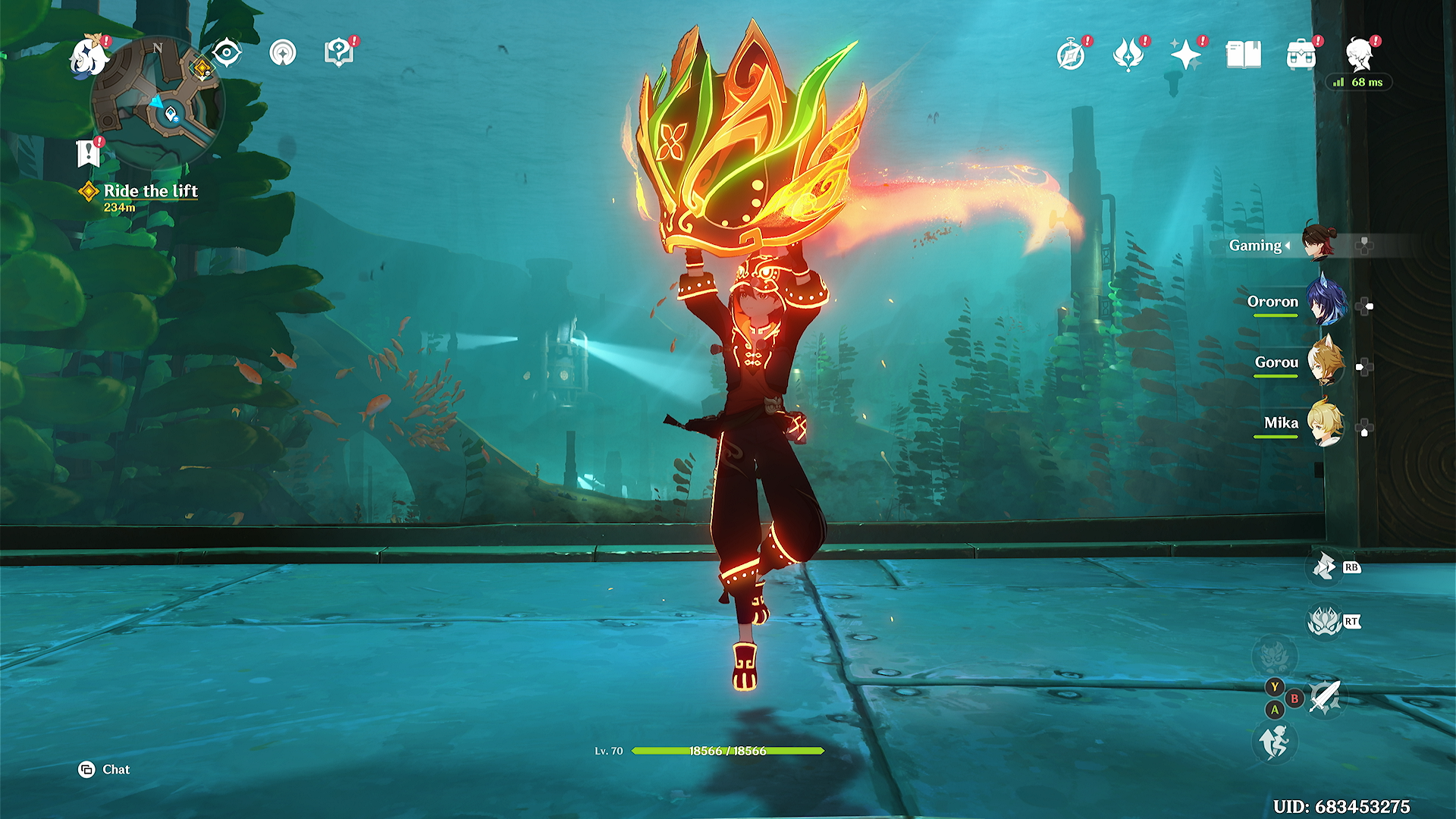Open the Chat box

[x=105, y=770]
